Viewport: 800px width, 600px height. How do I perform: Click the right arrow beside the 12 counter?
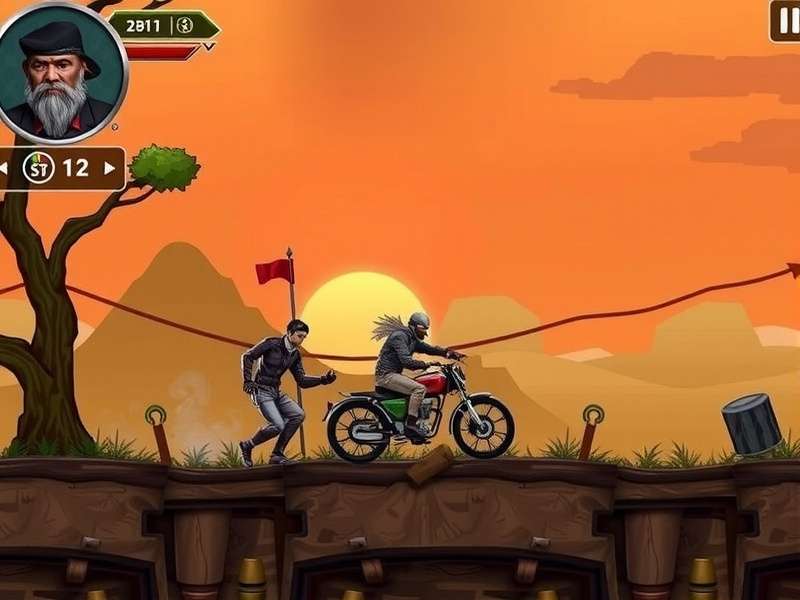pos(110,168)
